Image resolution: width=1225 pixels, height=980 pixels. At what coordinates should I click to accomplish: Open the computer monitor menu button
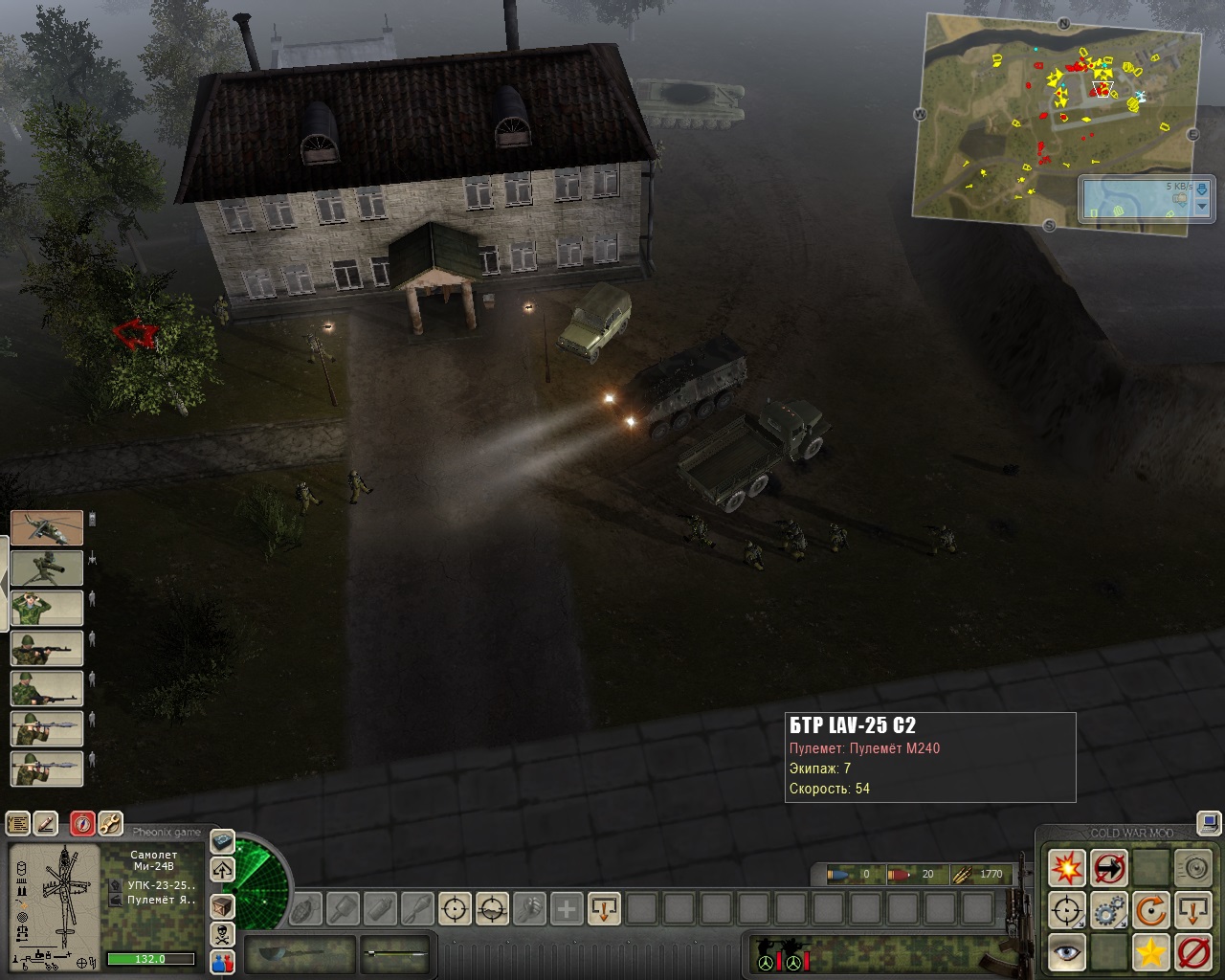point(1210,822)
